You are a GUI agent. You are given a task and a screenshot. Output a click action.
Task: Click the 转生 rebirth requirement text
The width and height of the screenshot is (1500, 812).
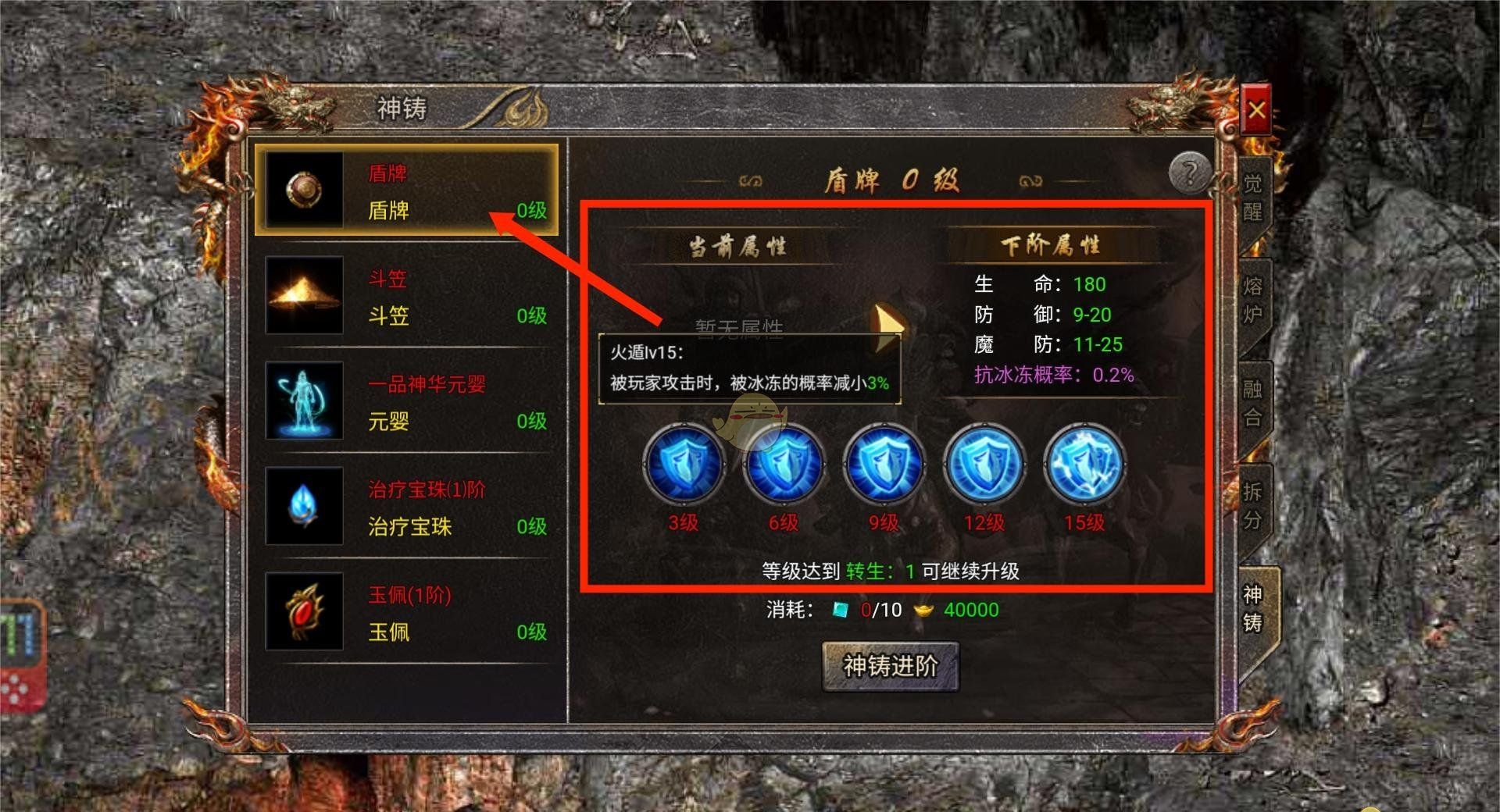(x=865, y=571)
